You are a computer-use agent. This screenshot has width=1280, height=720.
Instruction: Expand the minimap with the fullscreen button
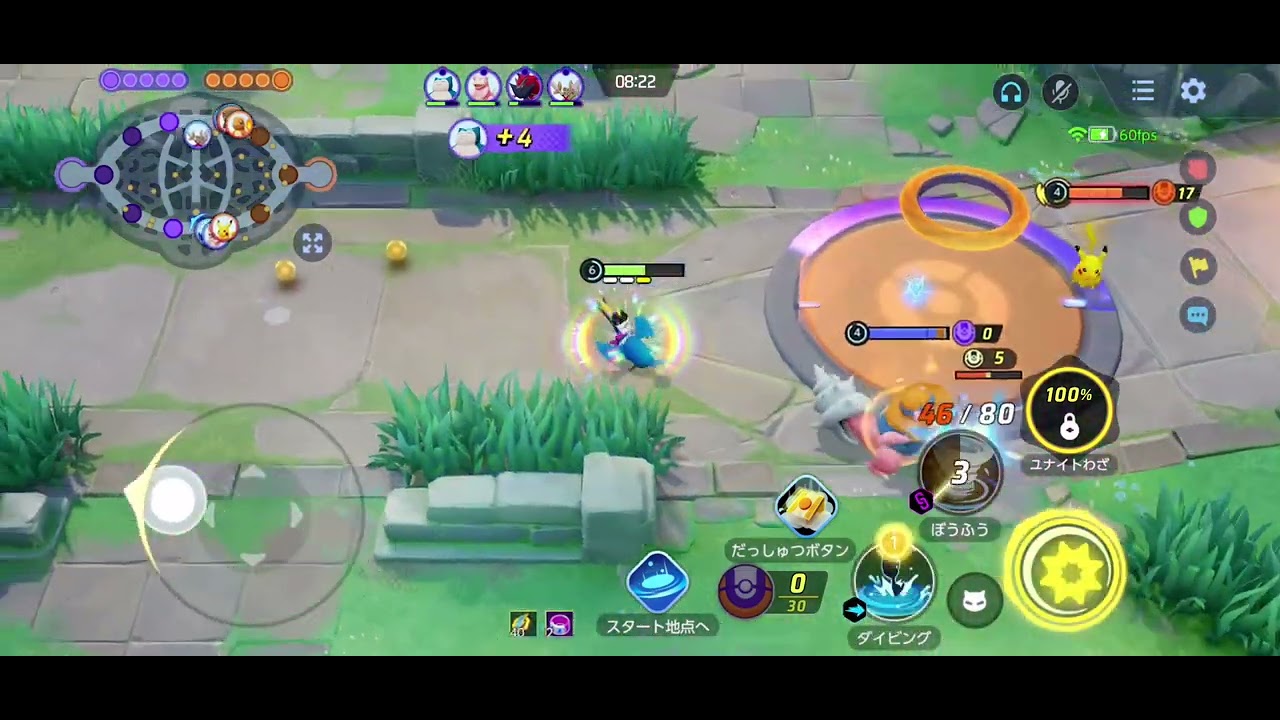coord(312,243)
